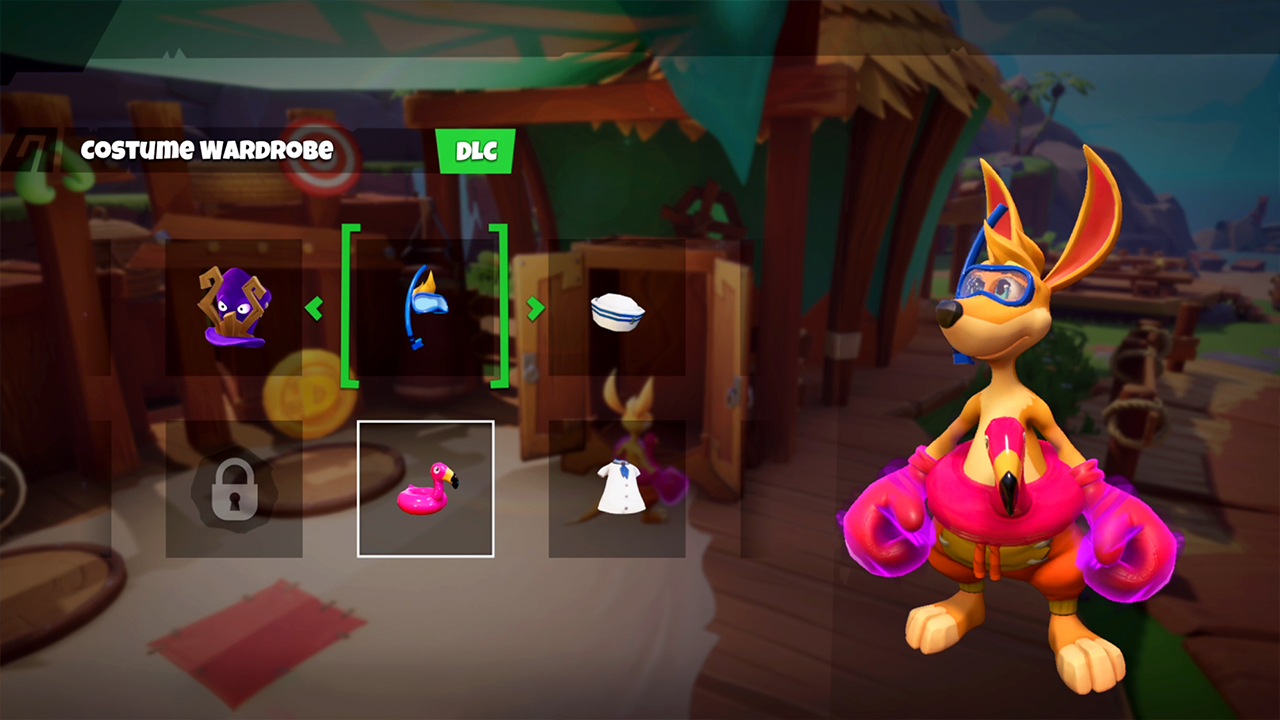
Task: Switch to the DLC costume category
Action: 476,150
